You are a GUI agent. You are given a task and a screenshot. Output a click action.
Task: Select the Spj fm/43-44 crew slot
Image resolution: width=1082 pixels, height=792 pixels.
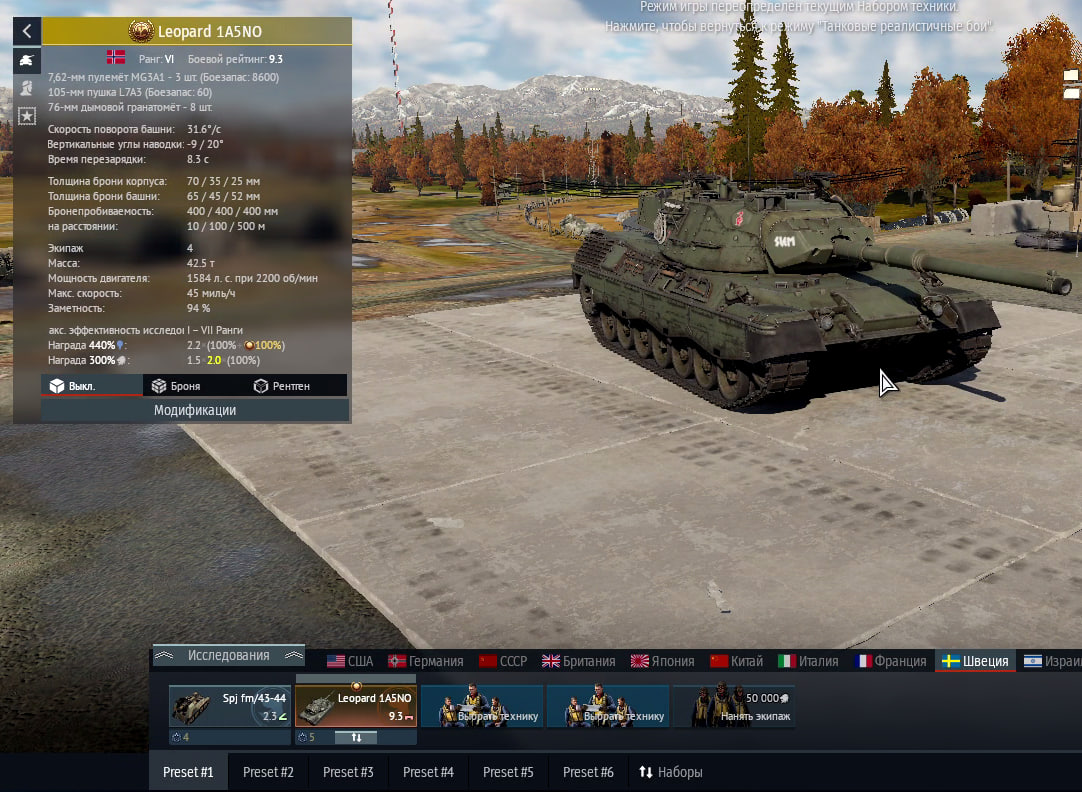point(229,705)
